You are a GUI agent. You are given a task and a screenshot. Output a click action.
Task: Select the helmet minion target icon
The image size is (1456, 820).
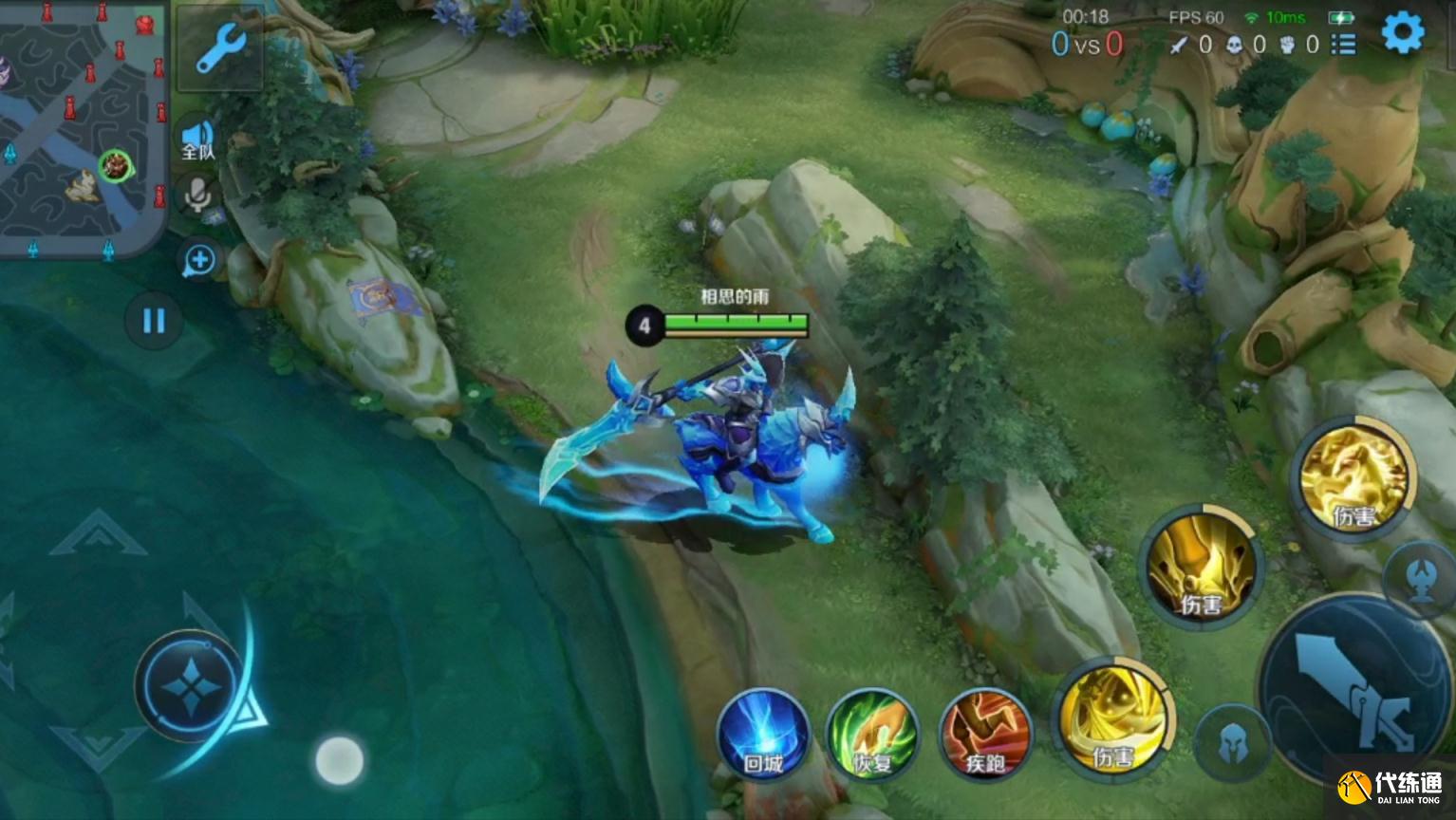click(x=1233, y=743)
